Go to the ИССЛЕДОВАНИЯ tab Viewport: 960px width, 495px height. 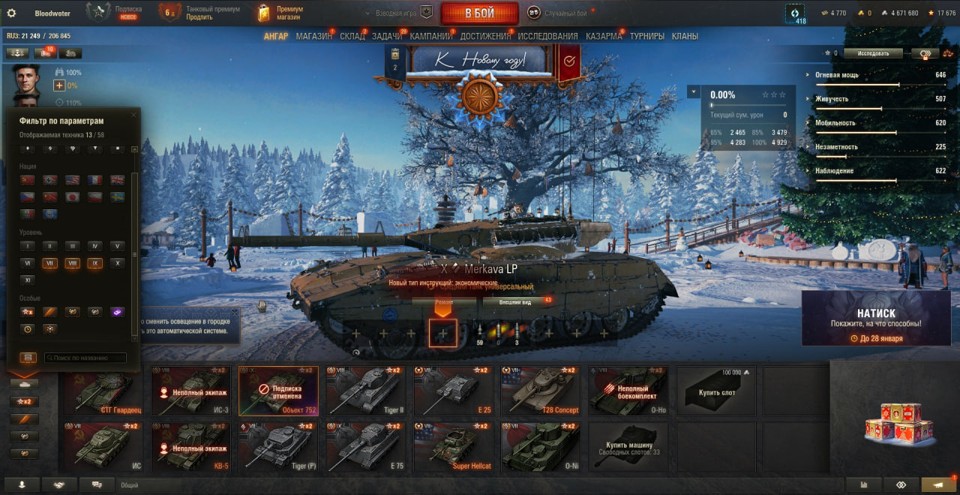[x=547, y=36]
